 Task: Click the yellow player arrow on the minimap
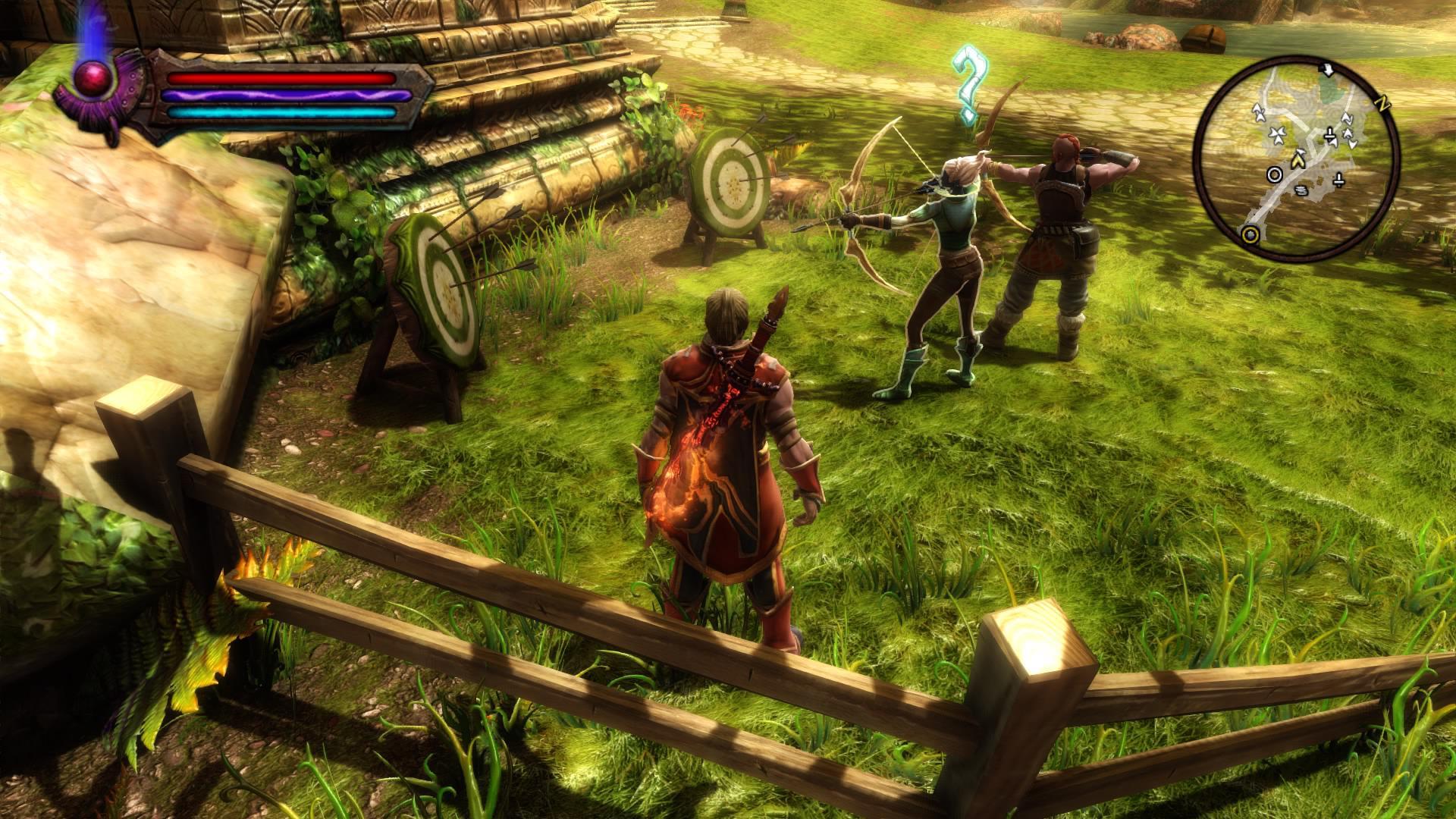click(x=1298, y=158)
